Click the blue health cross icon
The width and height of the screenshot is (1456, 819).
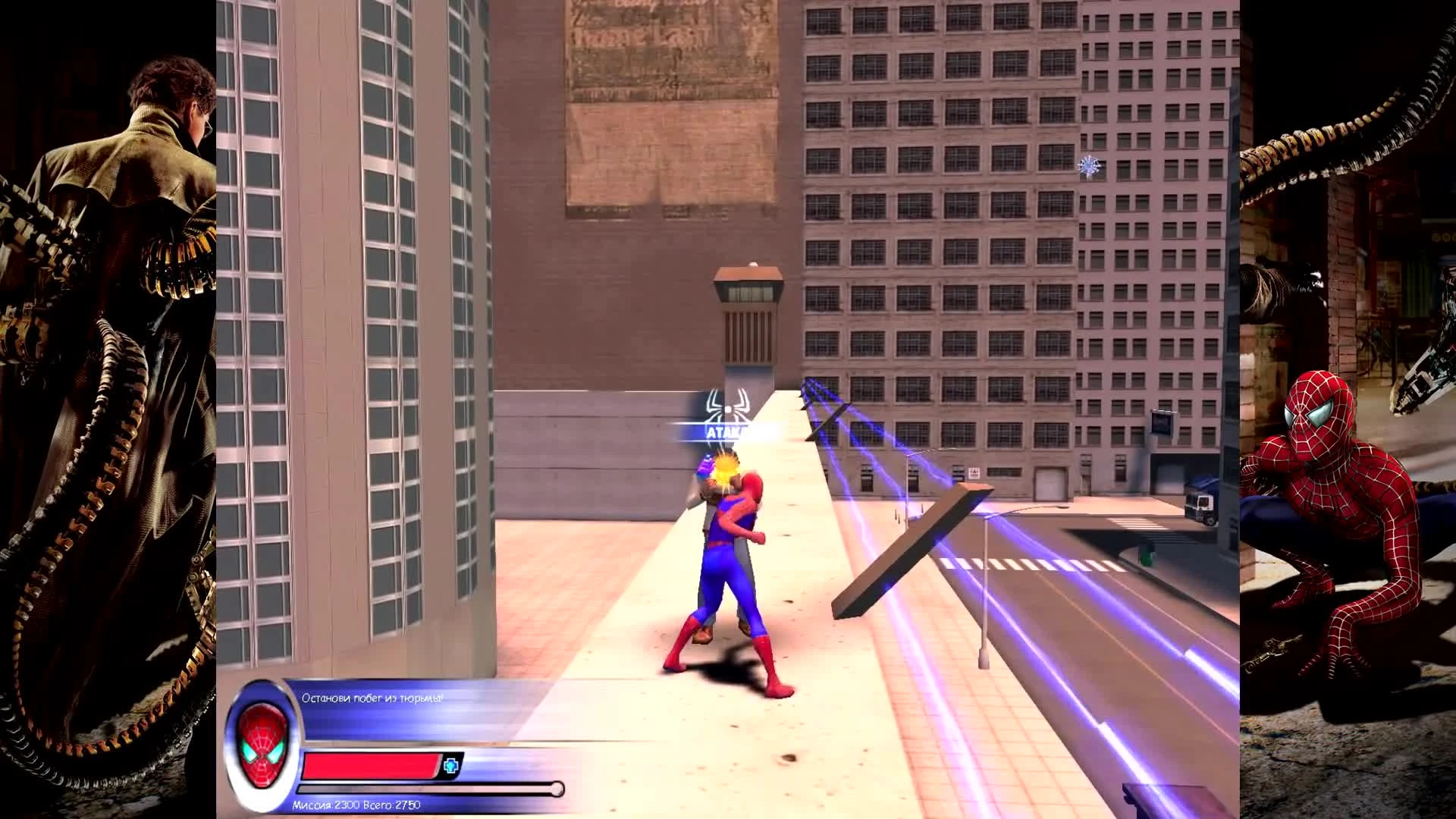point(450,767)
